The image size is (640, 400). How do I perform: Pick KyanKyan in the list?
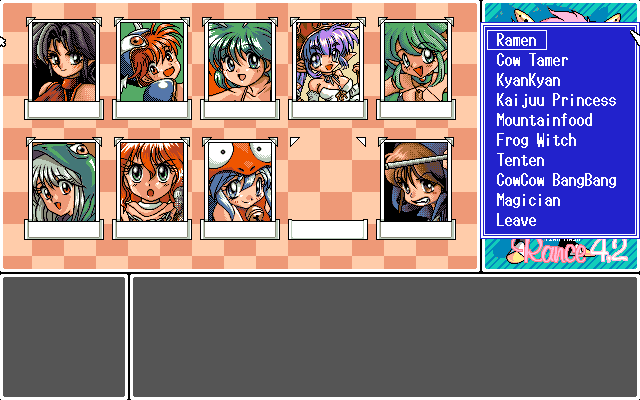click(528, 81)
